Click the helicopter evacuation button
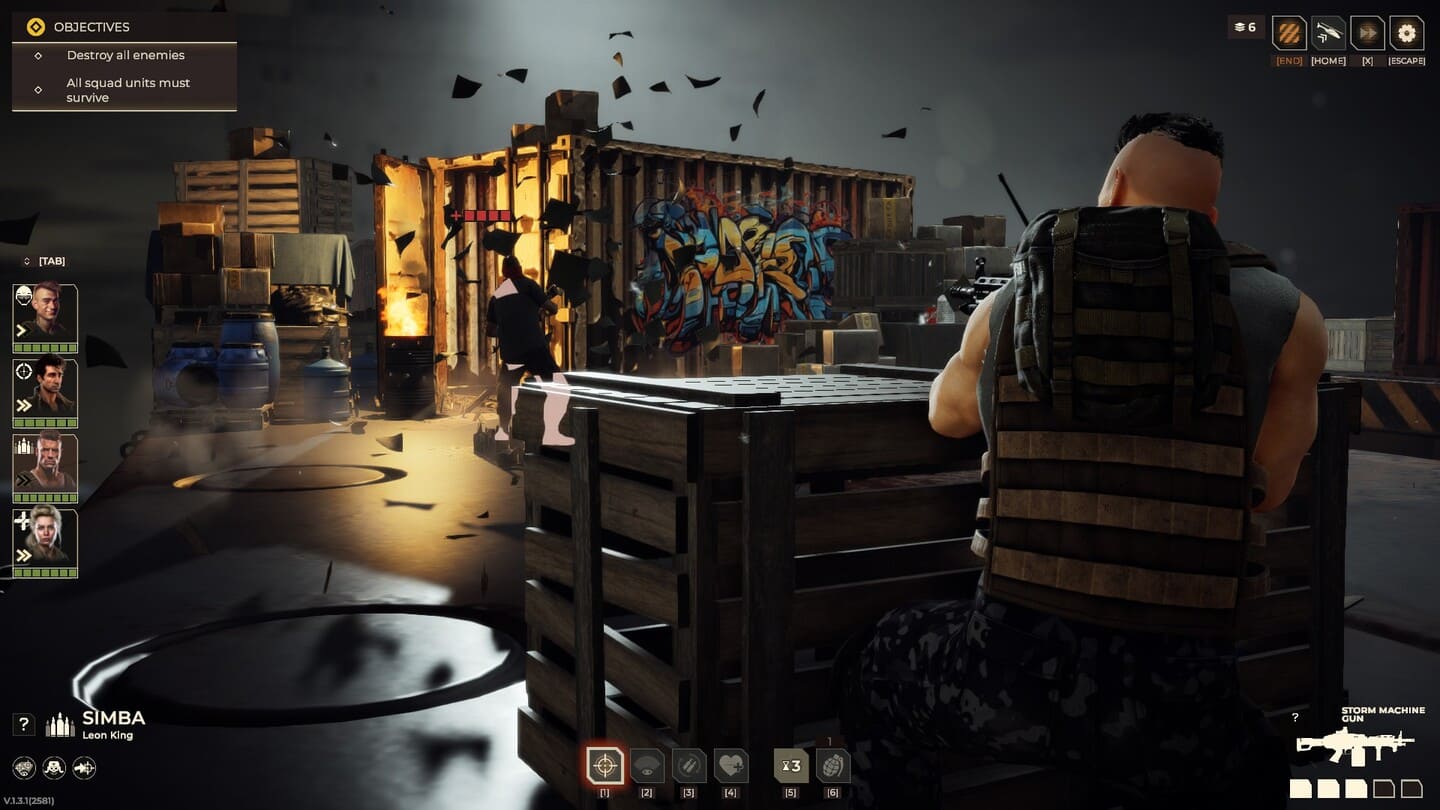 pos(1328,33)
